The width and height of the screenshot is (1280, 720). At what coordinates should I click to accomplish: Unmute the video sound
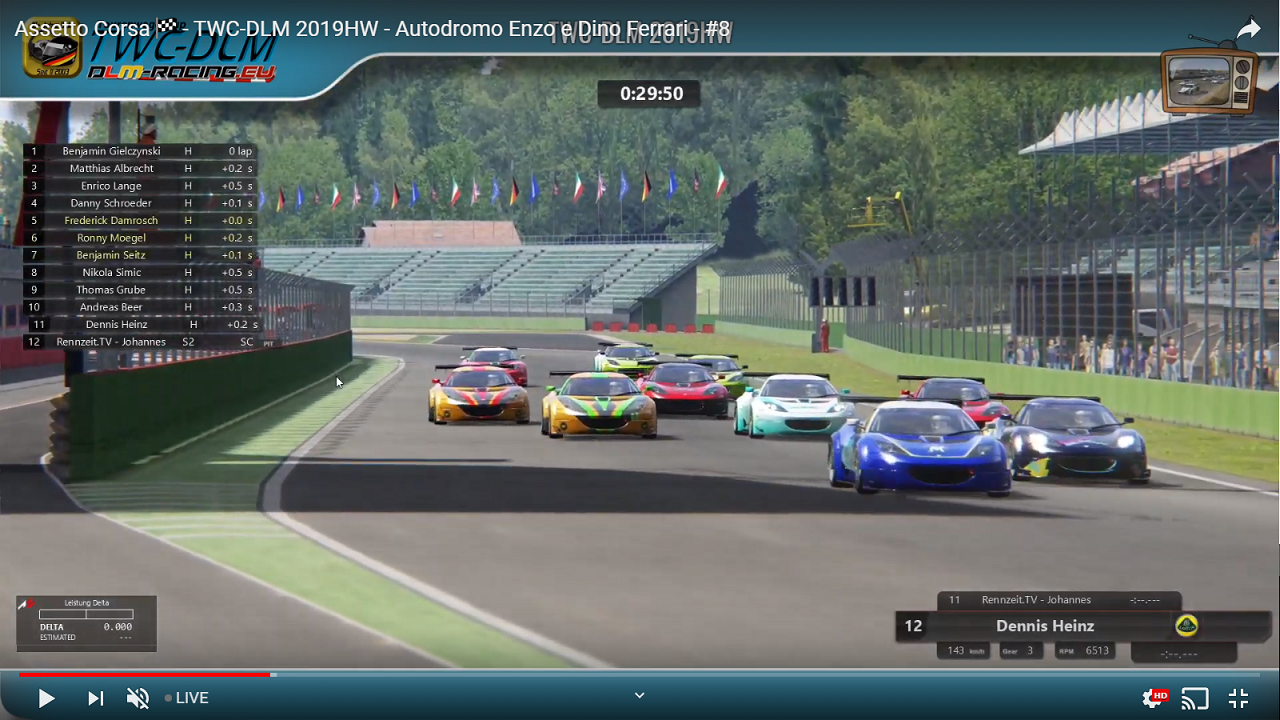tap(138, 698)
